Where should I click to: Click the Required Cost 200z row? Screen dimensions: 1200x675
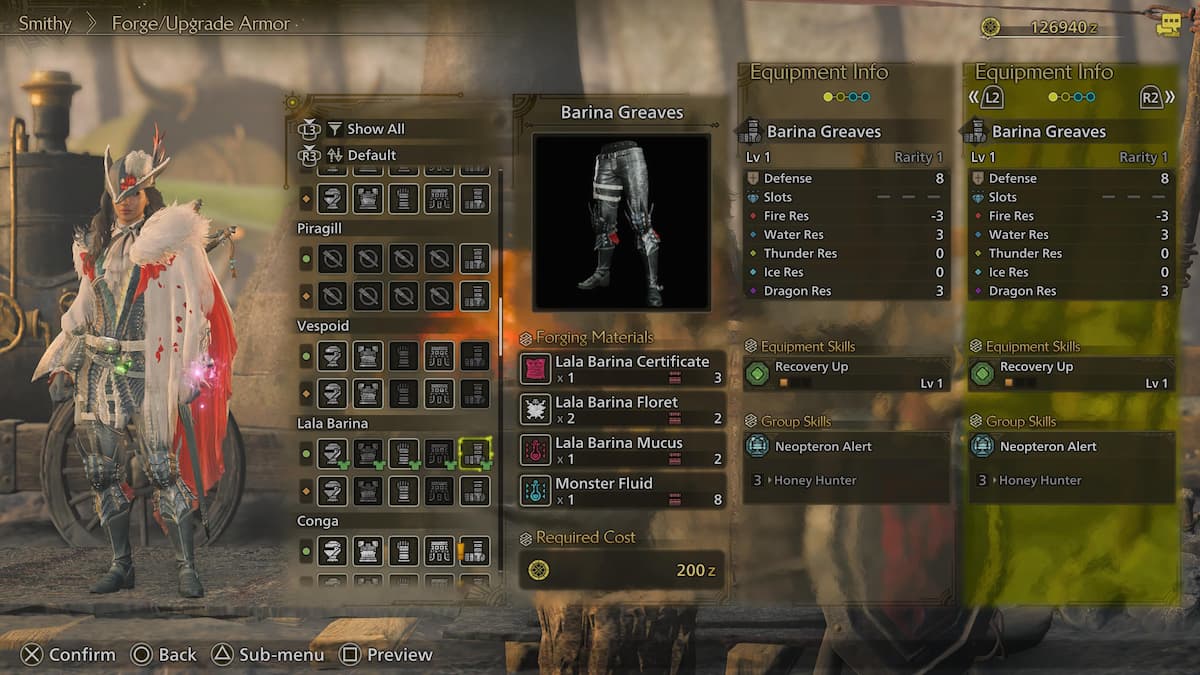tap(621, 570)
